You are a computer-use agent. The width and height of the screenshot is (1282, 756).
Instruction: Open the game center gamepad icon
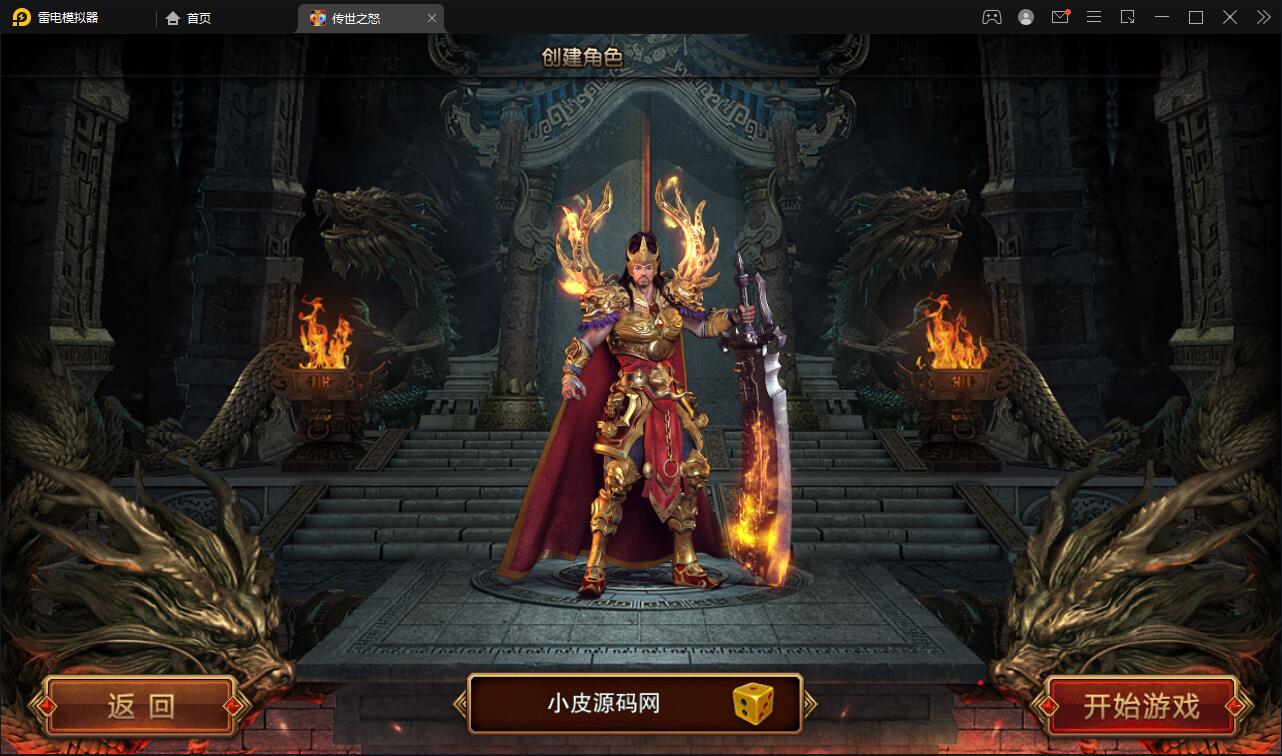point(991,17)
